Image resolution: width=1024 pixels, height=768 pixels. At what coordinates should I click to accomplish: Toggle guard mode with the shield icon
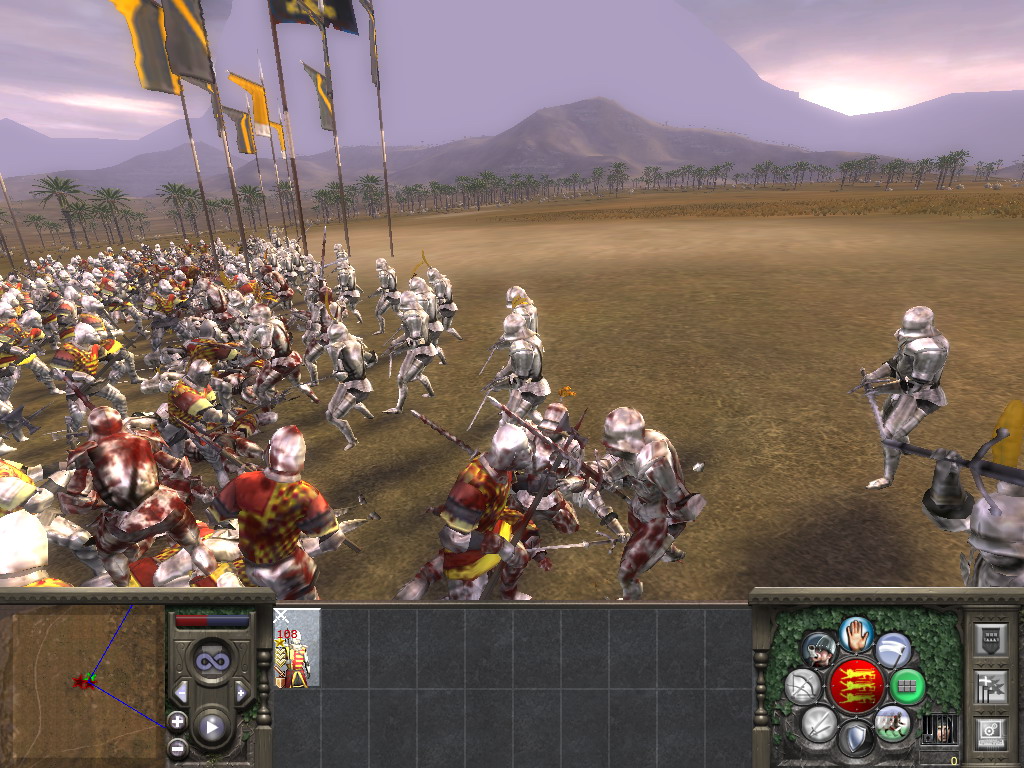coord(855,739)
